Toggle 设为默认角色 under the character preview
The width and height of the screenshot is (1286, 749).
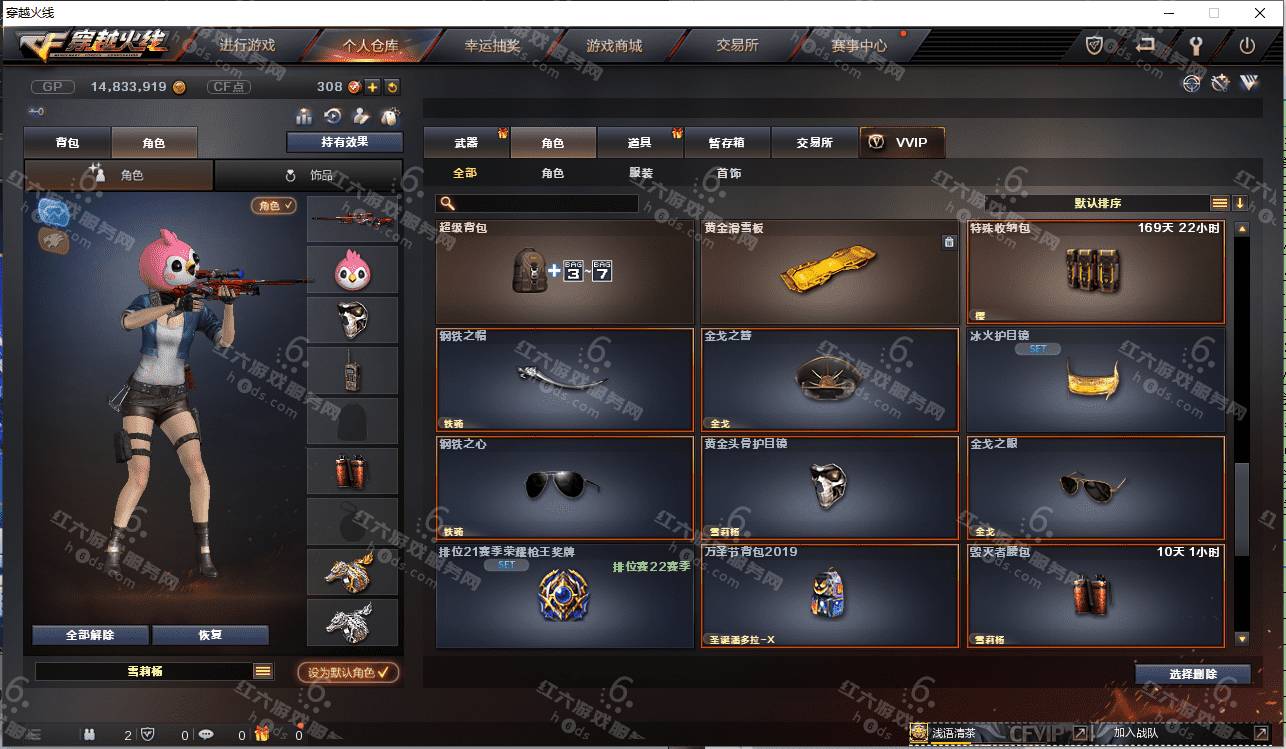click(347, 671)
